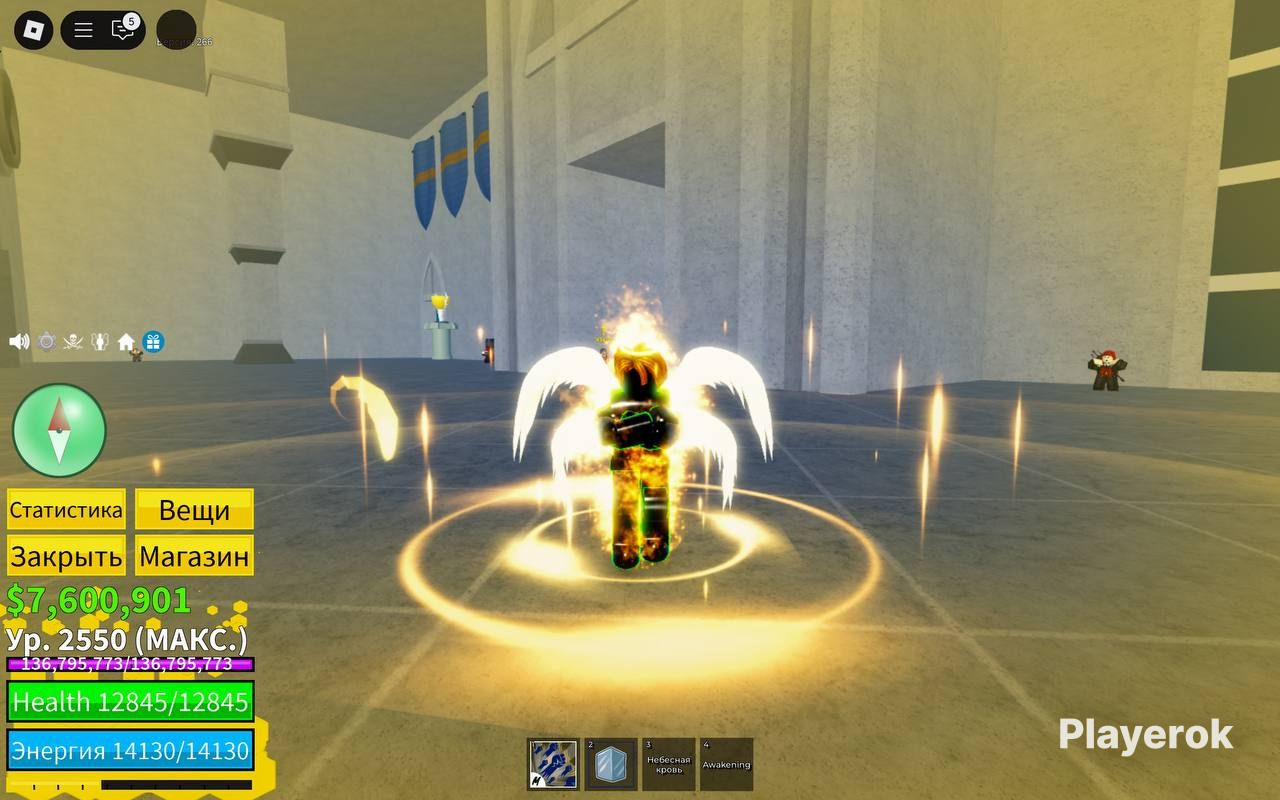Image resolution: width=1280 pixels, height=800 pixels.
Task: Mute game sound via speaker icon
Action: click(x=19, y=342)
